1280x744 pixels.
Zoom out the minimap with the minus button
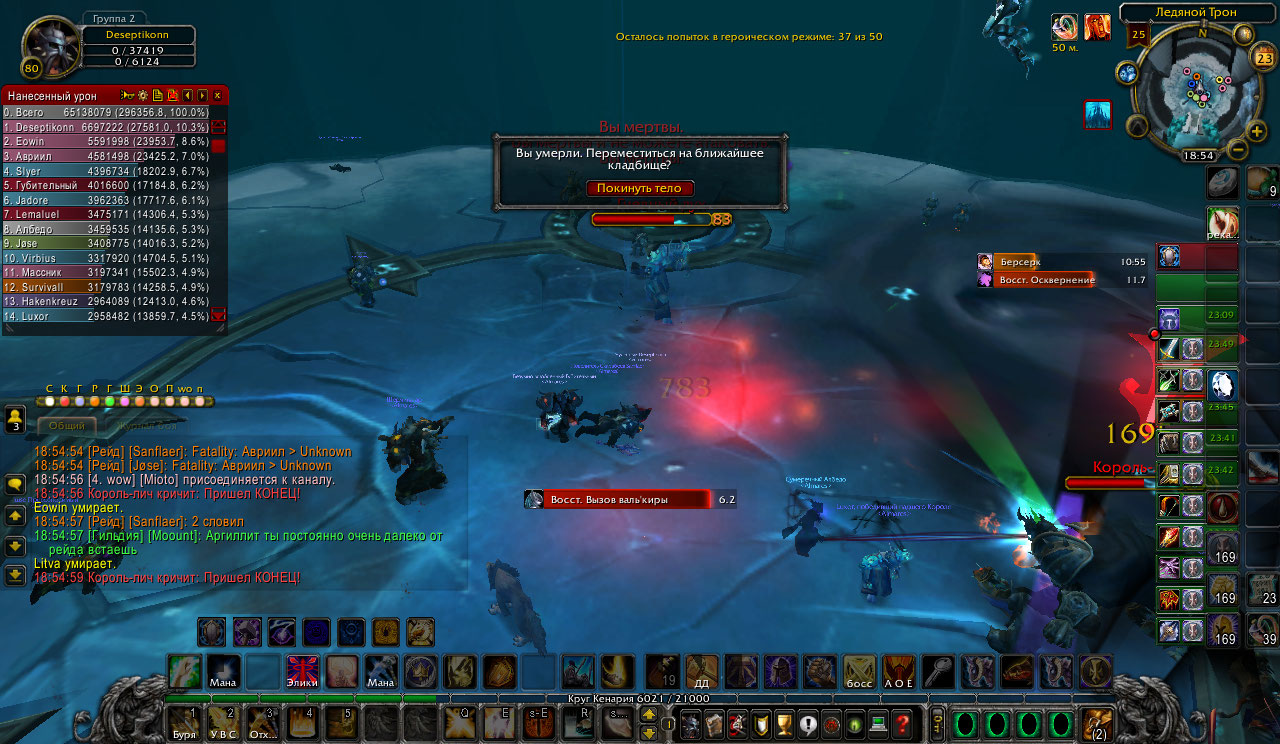coord(1237,151)
